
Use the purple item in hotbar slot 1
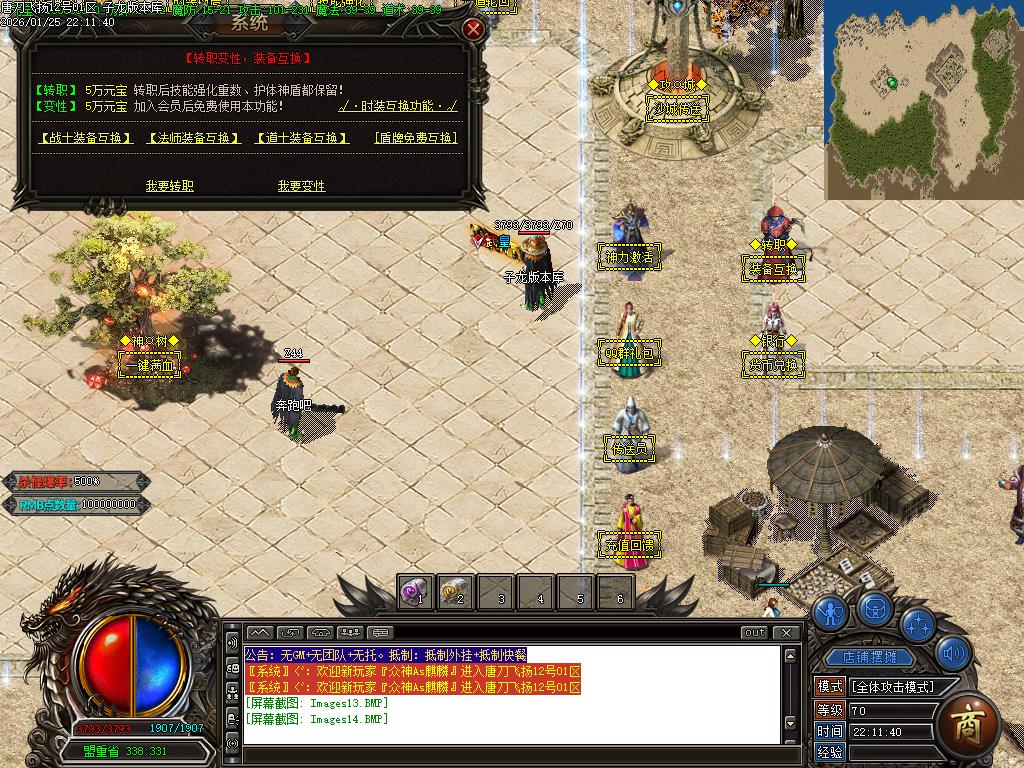pyautogui.click(x=416, y=592)
